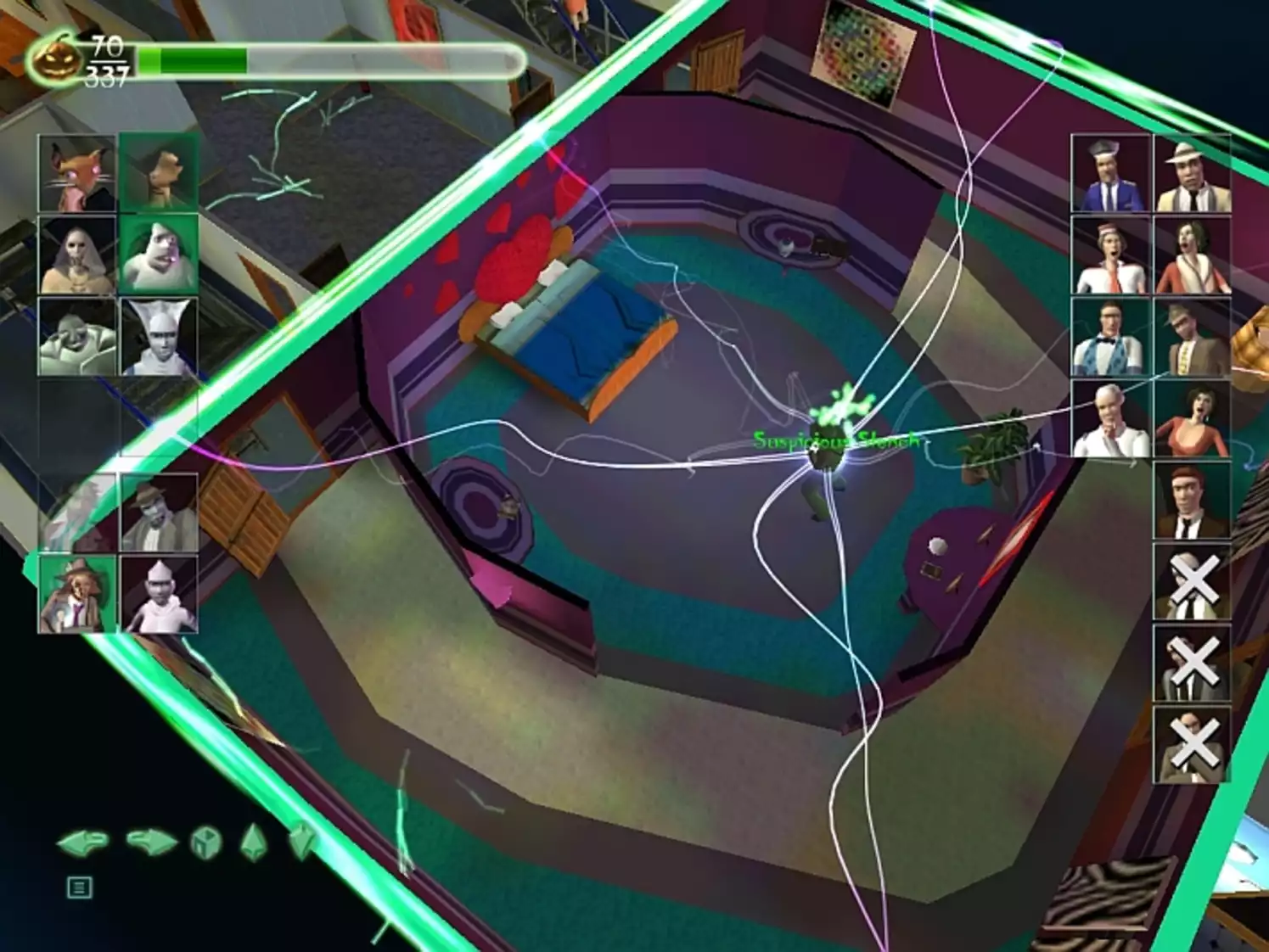Click the upward green crystal button
Screen dimensions: 1269x952
[x=254, y=843]
